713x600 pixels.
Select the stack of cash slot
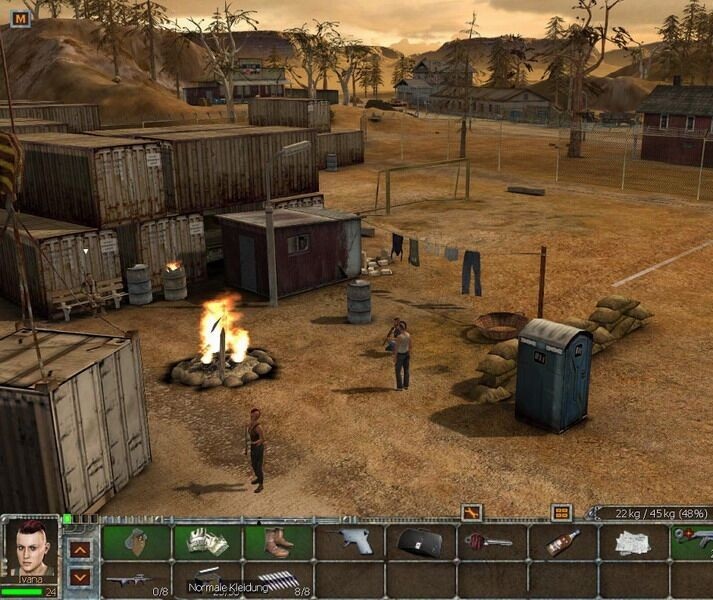(x=207, y=542)
